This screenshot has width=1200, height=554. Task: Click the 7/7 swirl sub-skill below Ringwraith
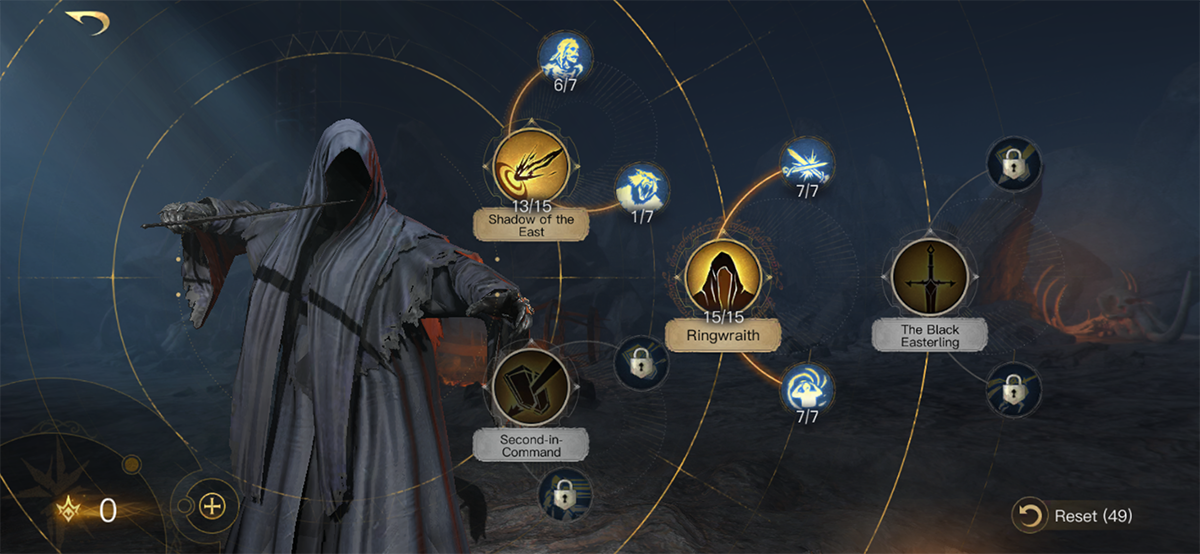click(807, 388)
